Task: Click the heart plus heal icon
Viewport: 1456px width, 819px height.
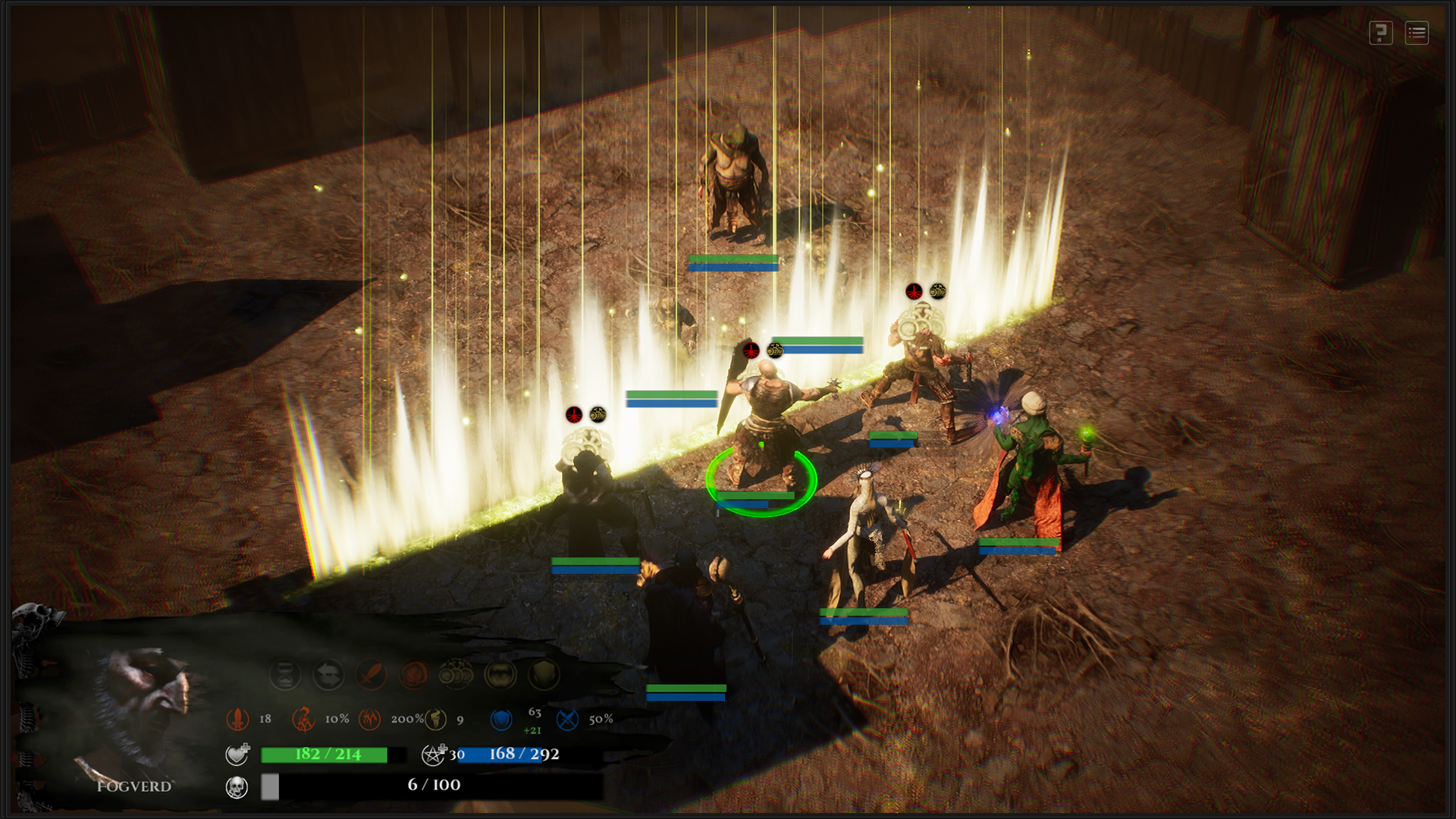Action: (237, 754)
